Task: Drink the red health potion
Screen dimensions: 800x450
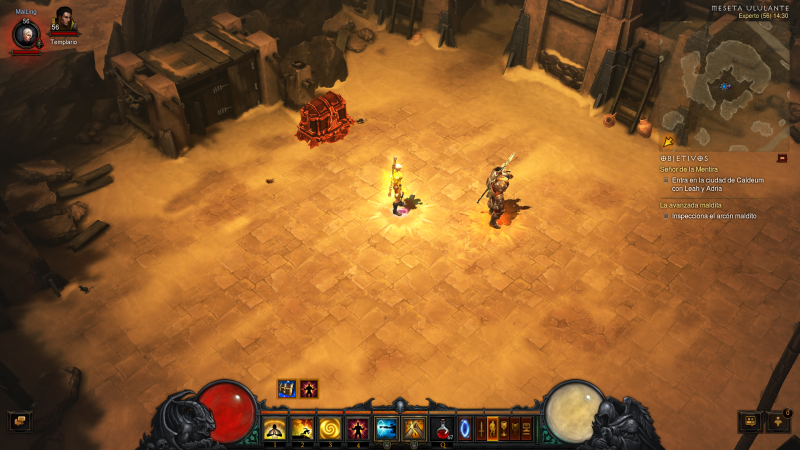Action: point(442,429)
